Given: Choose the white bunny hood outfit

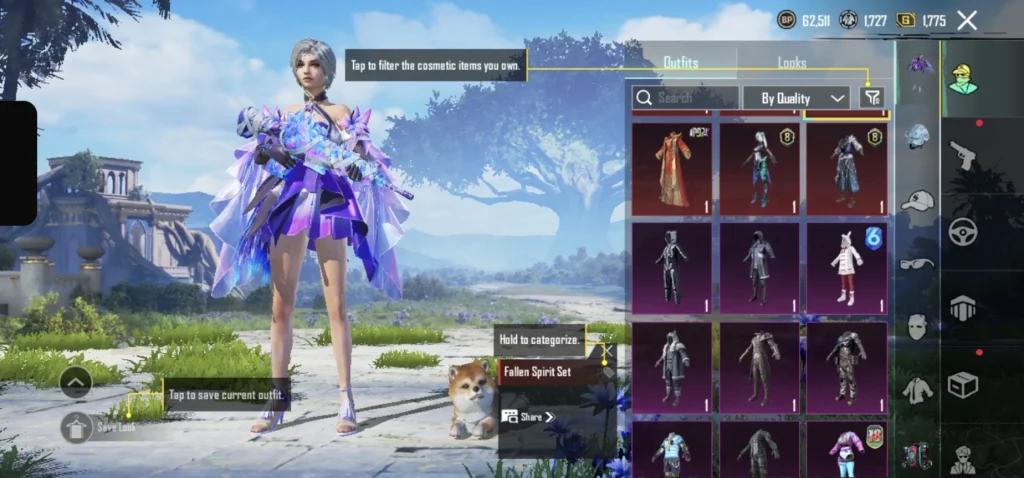Looking at the screenshot, I should (846, 267).
